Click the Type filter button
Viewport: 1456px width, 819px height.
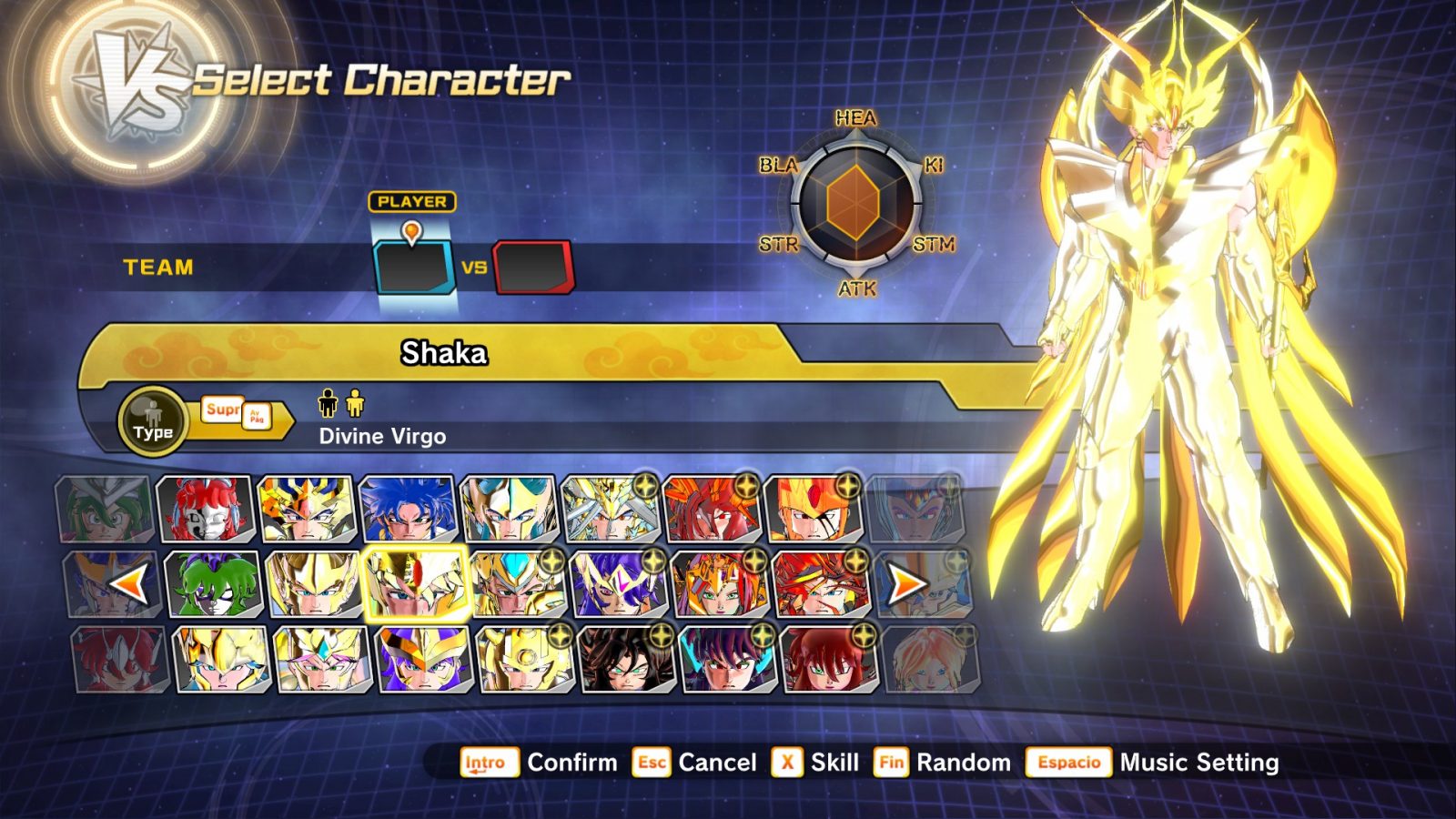(x=153, y=421)
